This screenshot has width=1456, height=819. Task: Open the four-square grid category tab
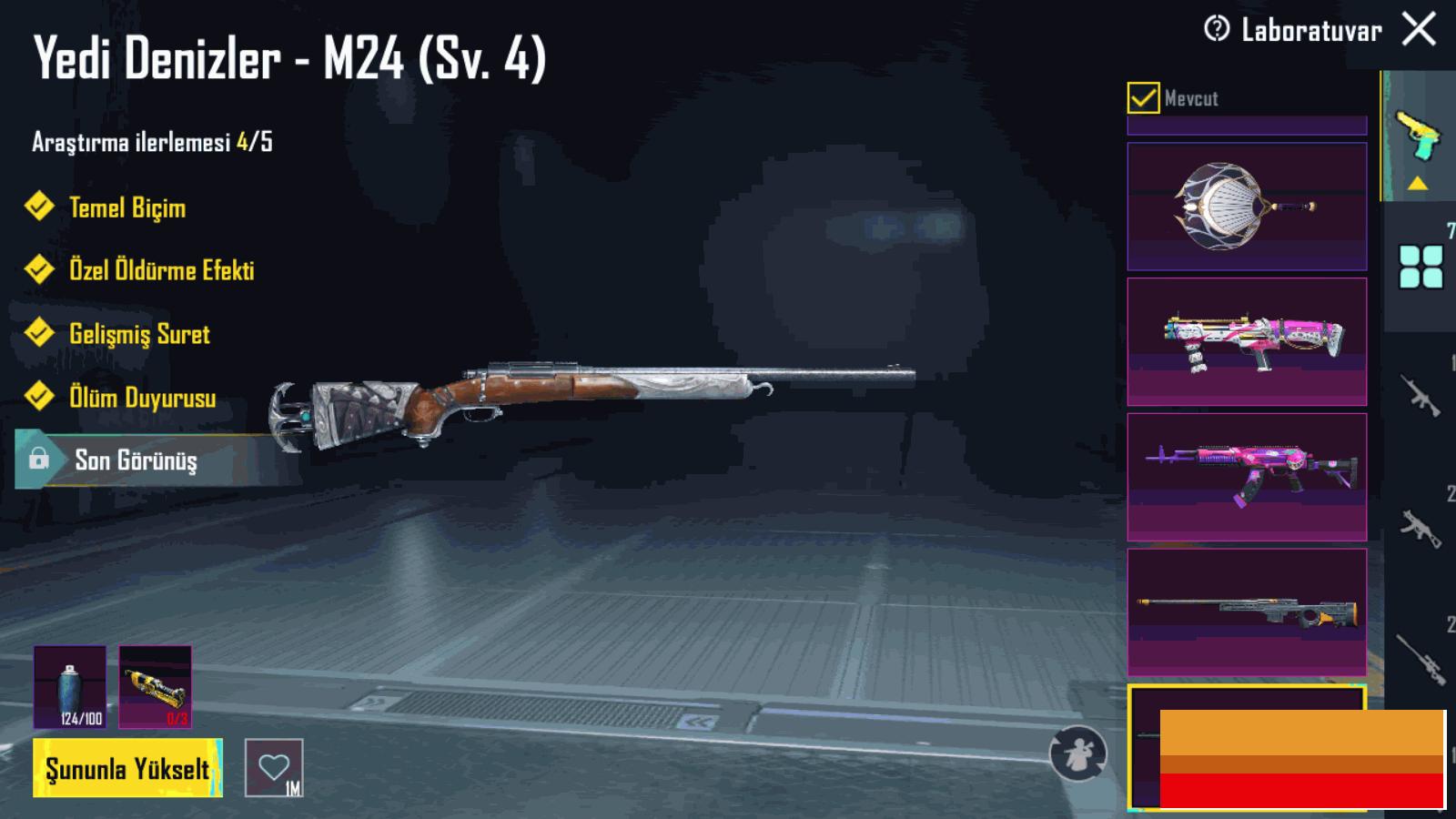click(1421, 267)
